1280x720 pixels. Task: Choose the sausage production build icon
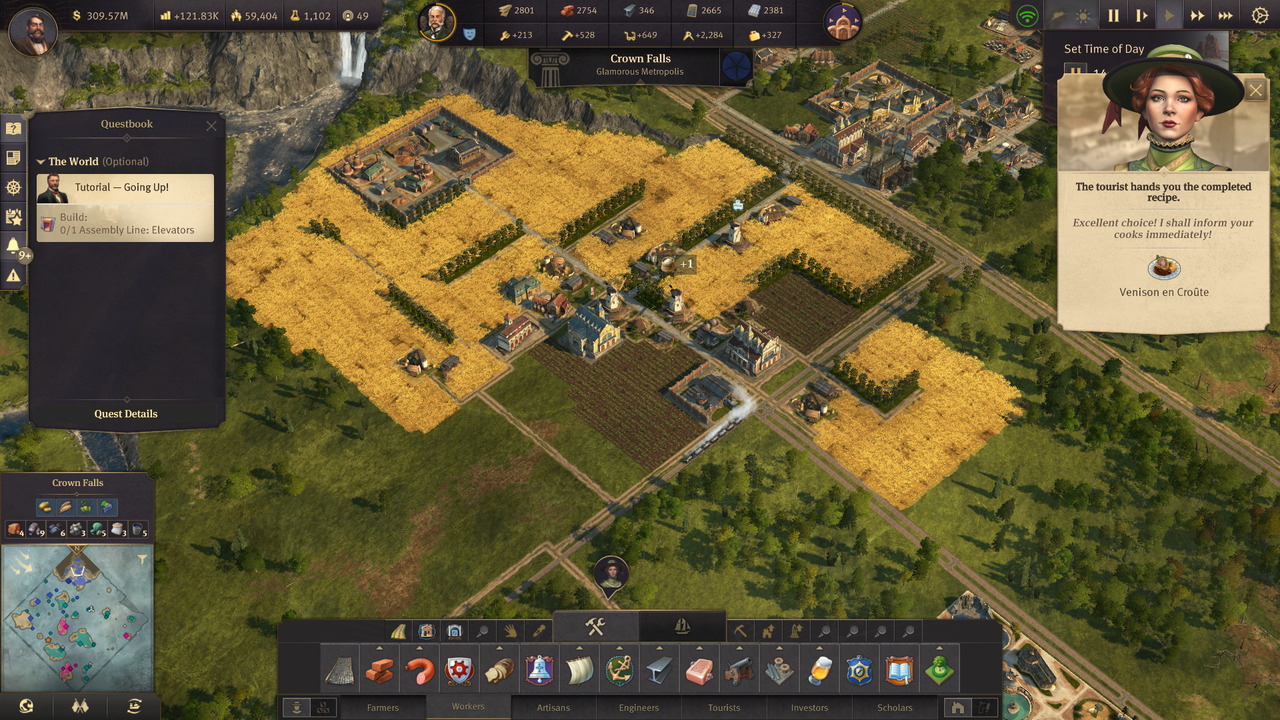click(x=419, y=670)
